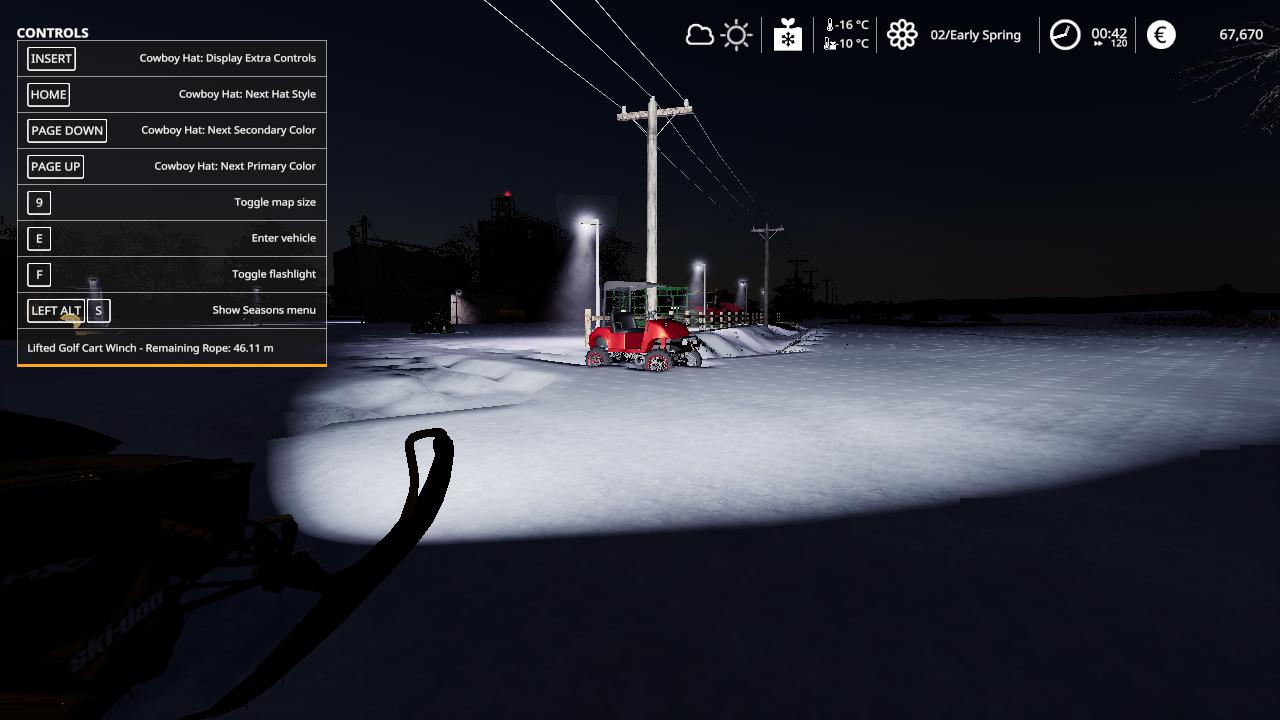The image size is (1280, 720).
Task: Click the euro money icon
Action: tap(1161, 35)
